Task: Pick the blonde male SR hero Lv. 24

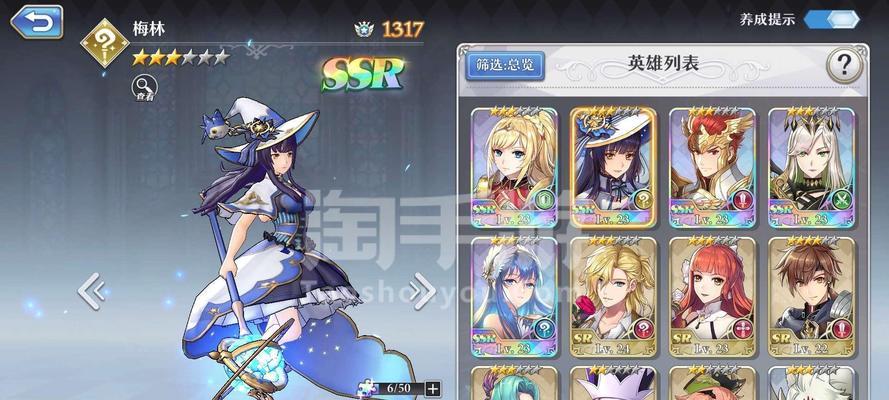Action: tap(613, 295)
